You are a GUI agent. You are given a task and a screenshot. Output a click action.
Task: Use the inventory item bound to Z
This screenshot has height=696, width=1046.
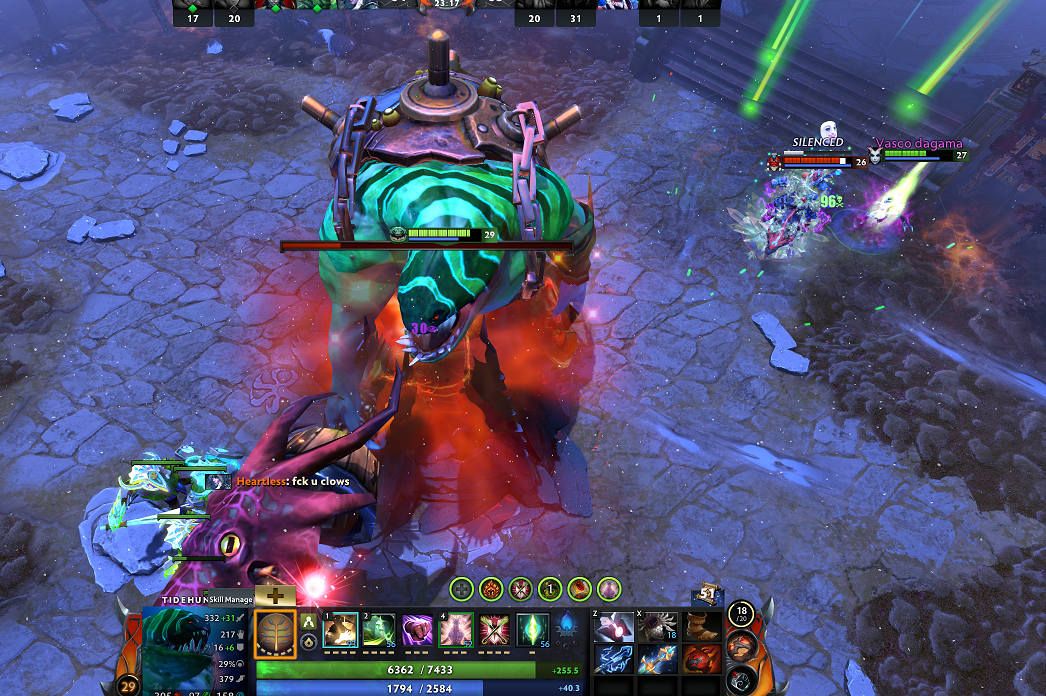(x=612, y=627)
